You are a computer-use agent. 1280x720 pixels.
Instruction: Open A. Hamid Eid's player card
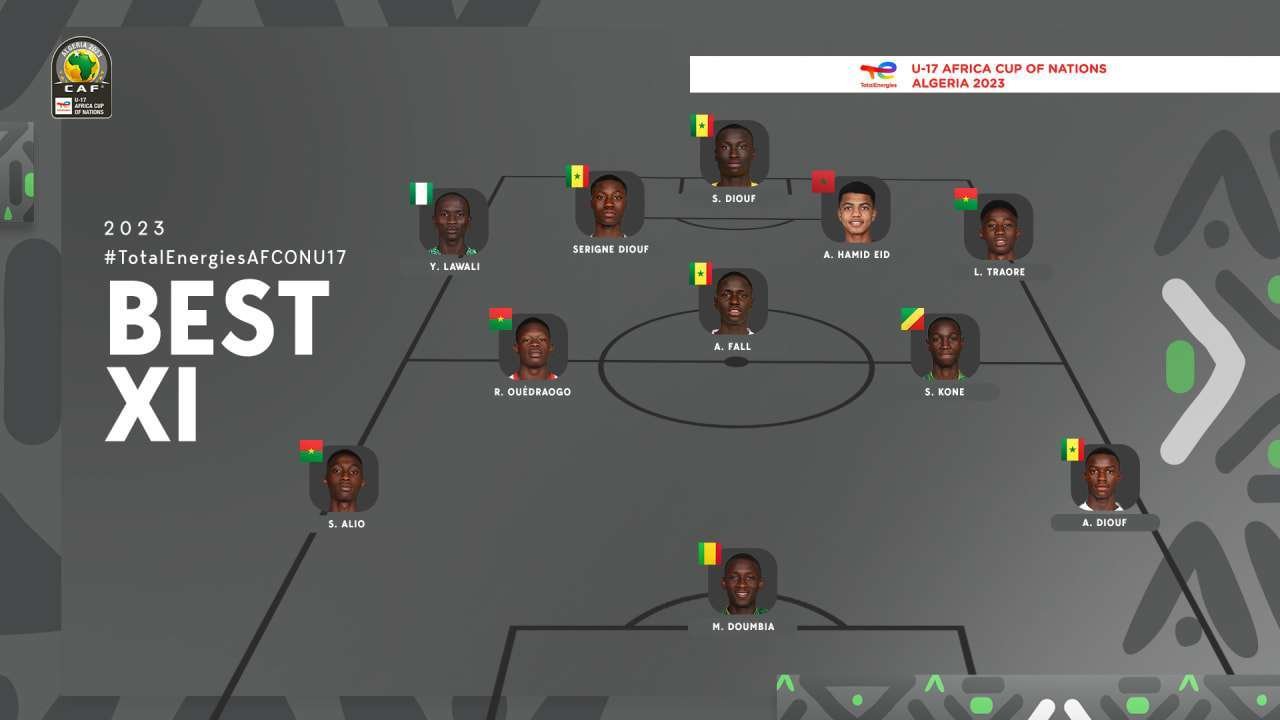point(855,210)
